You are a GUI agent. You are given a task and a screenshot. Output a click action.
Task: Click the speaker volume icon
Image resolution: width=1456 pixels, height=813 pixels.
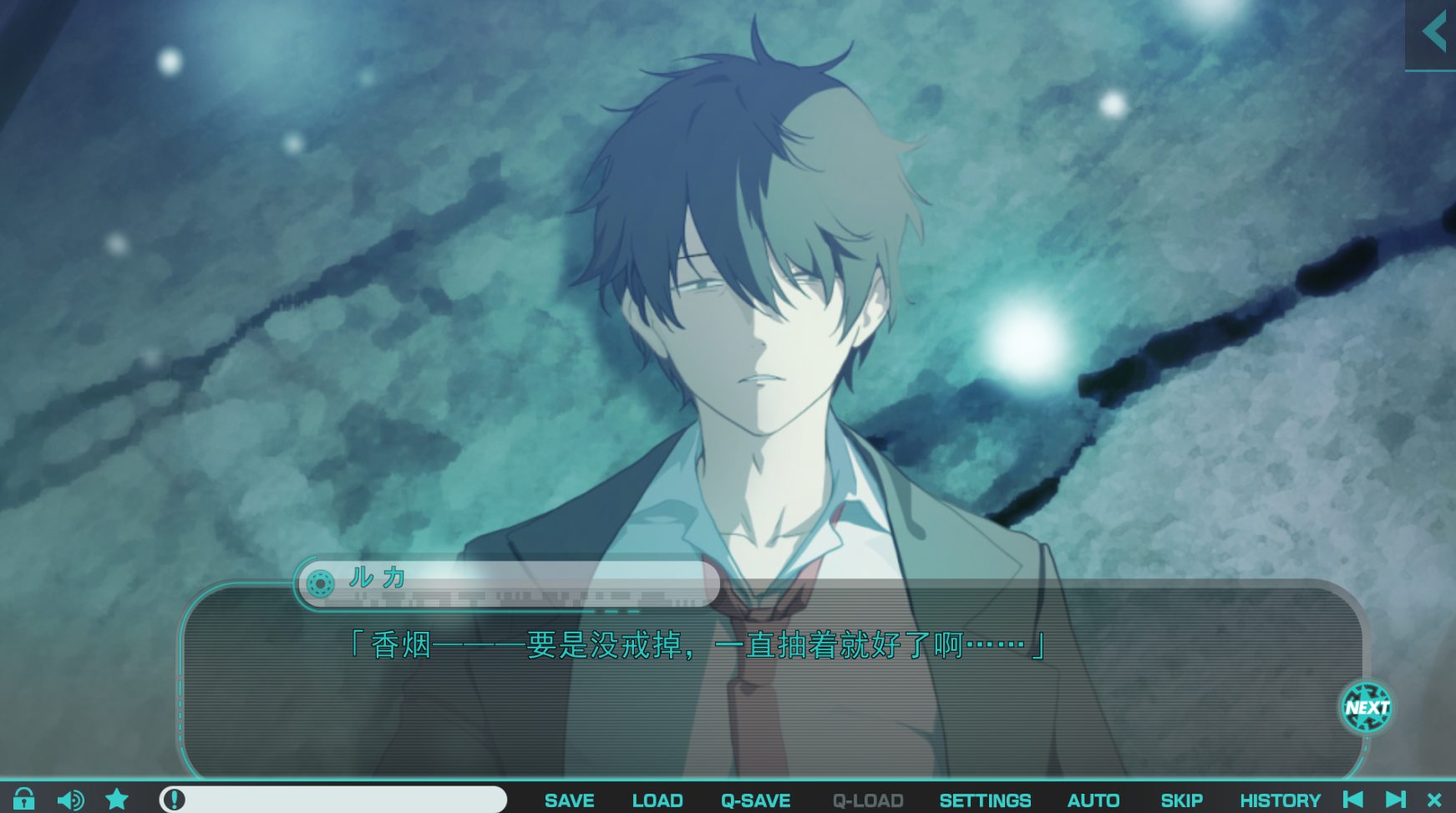click(70, 800)
